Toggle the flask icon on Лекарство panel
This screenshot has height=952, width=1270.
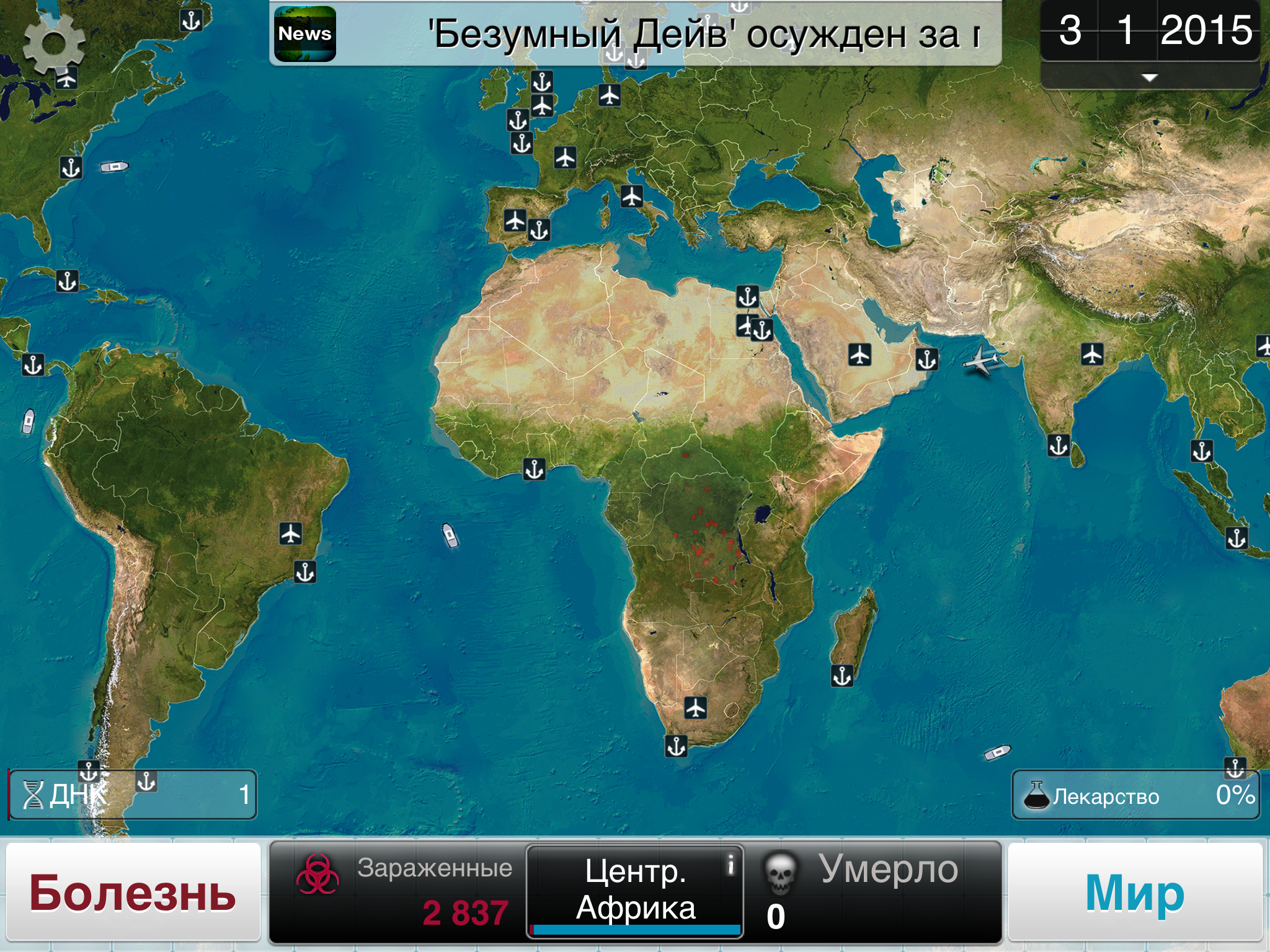tap(1037, 796)
